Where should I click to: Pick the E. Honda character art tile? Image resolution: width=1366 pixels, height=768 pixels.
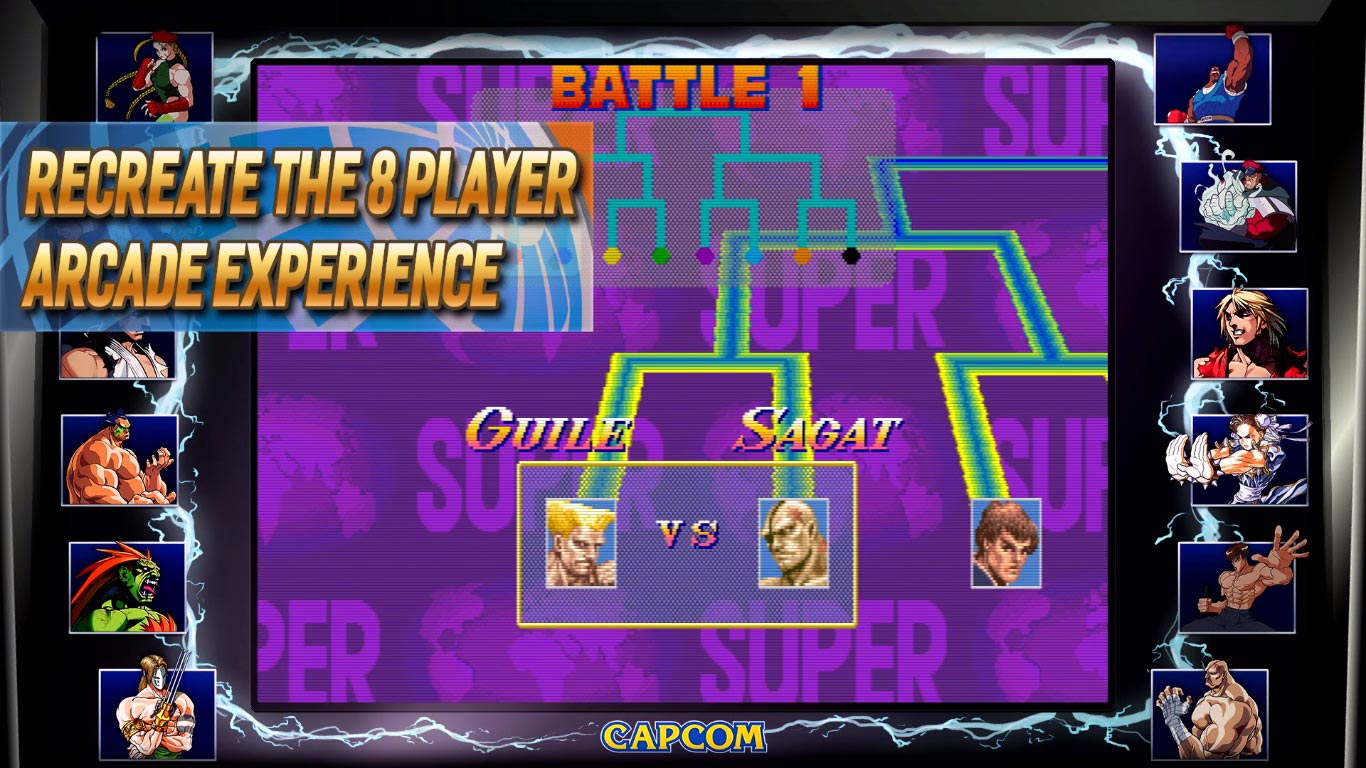point(120,460)
